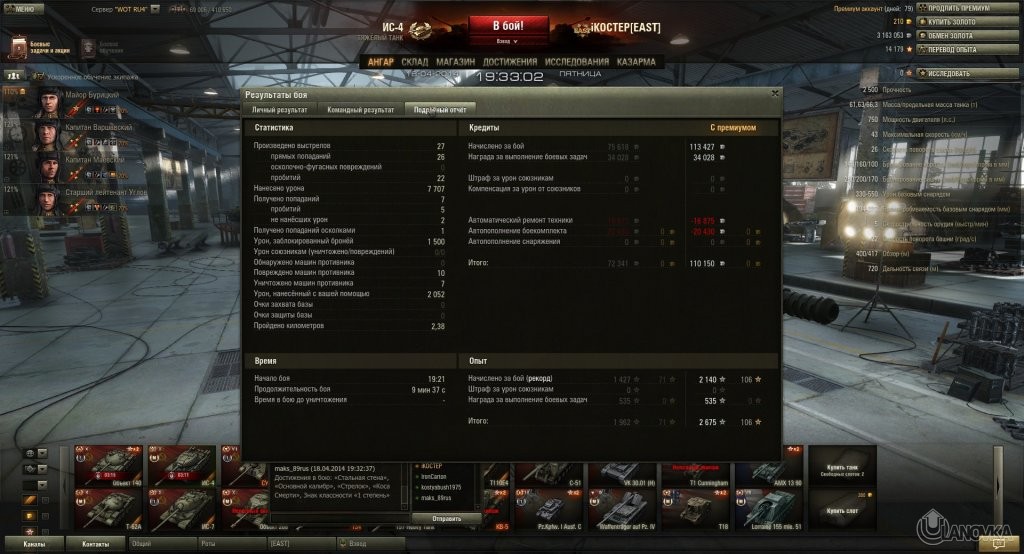Close the battle results window

click(774, 93)
